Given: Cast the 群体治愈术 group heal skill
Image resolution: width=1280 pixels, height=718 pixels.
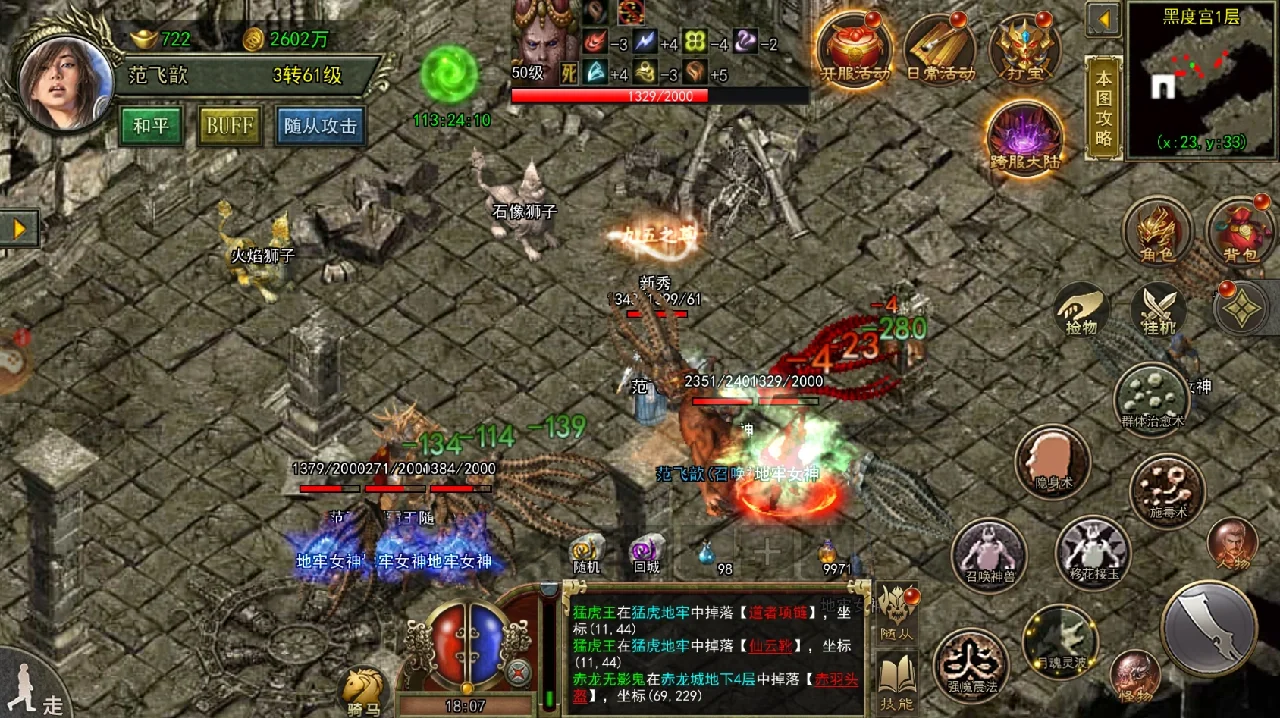Looking at the screenshot, I should (1152, 397).
